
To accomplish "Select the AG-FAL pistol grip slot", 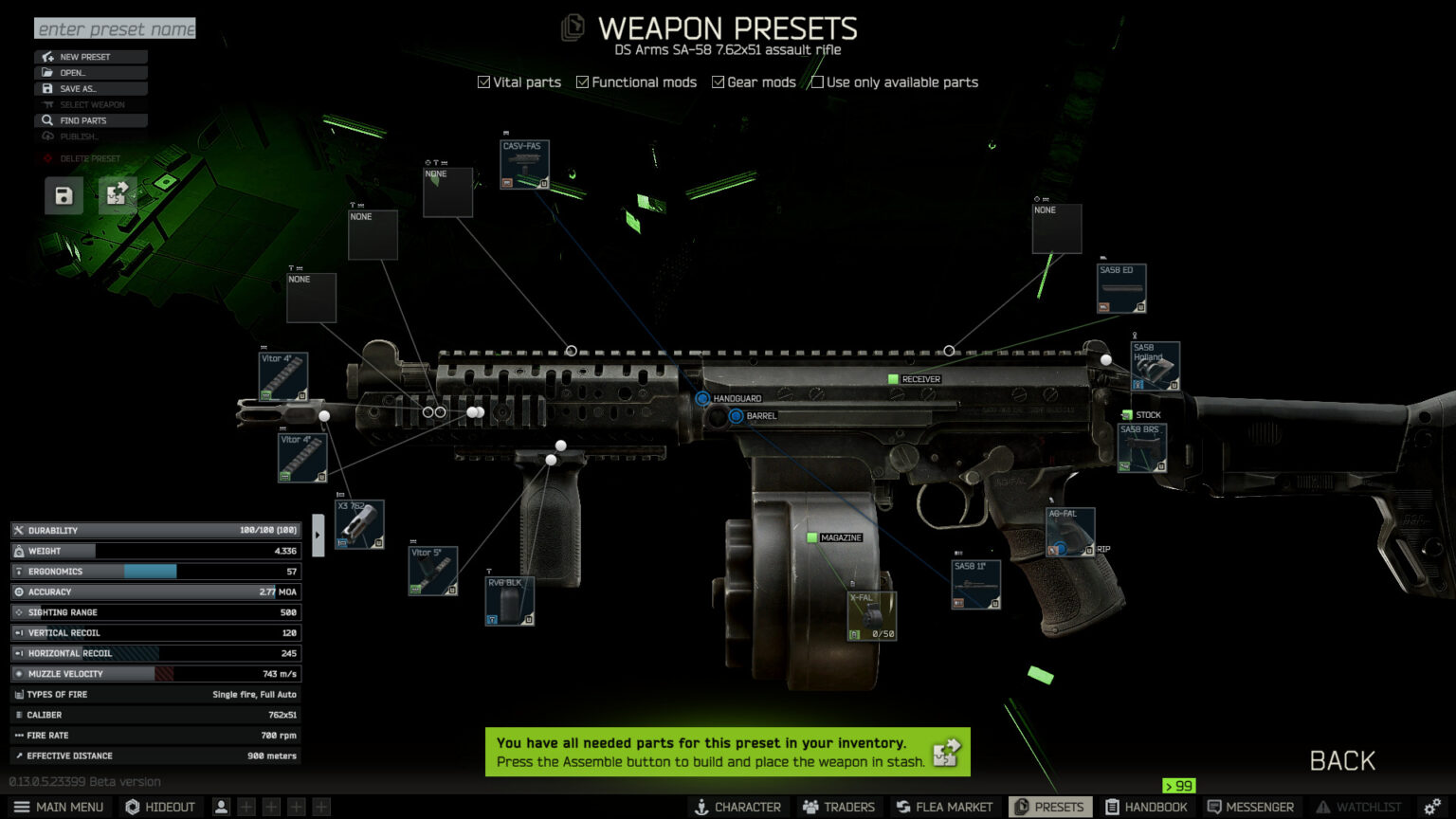I will click(1070, 532).
